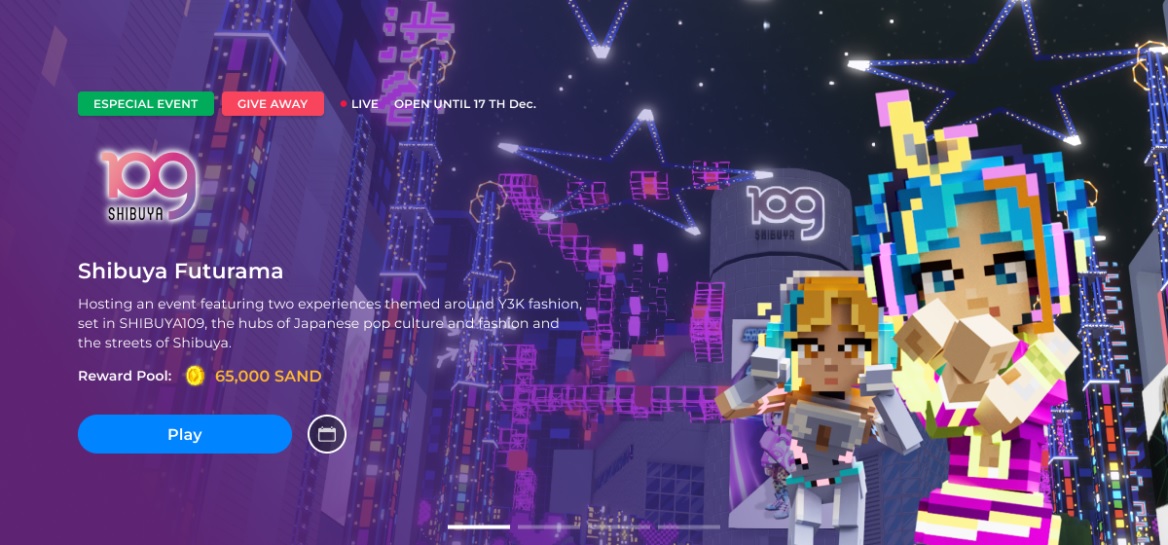The height and width of the screenshot is (545, 1168).
Task: Select the red GIVE AWAY tag
Action: (273, 104)
